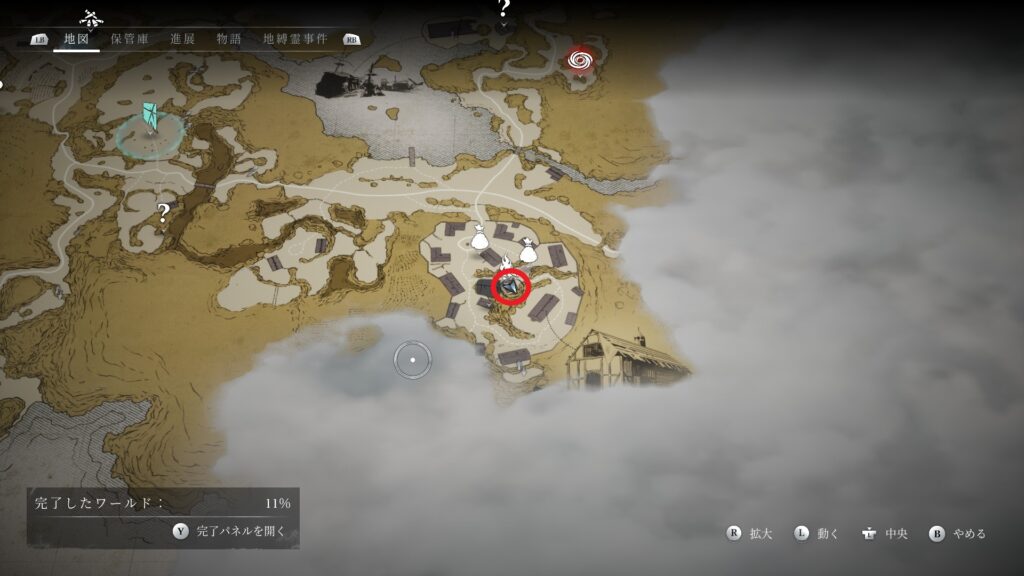Screen dimensions: 1024x576
Task: Open the 地縛霊事件 haunting cases tab
Action: [297, 39]
